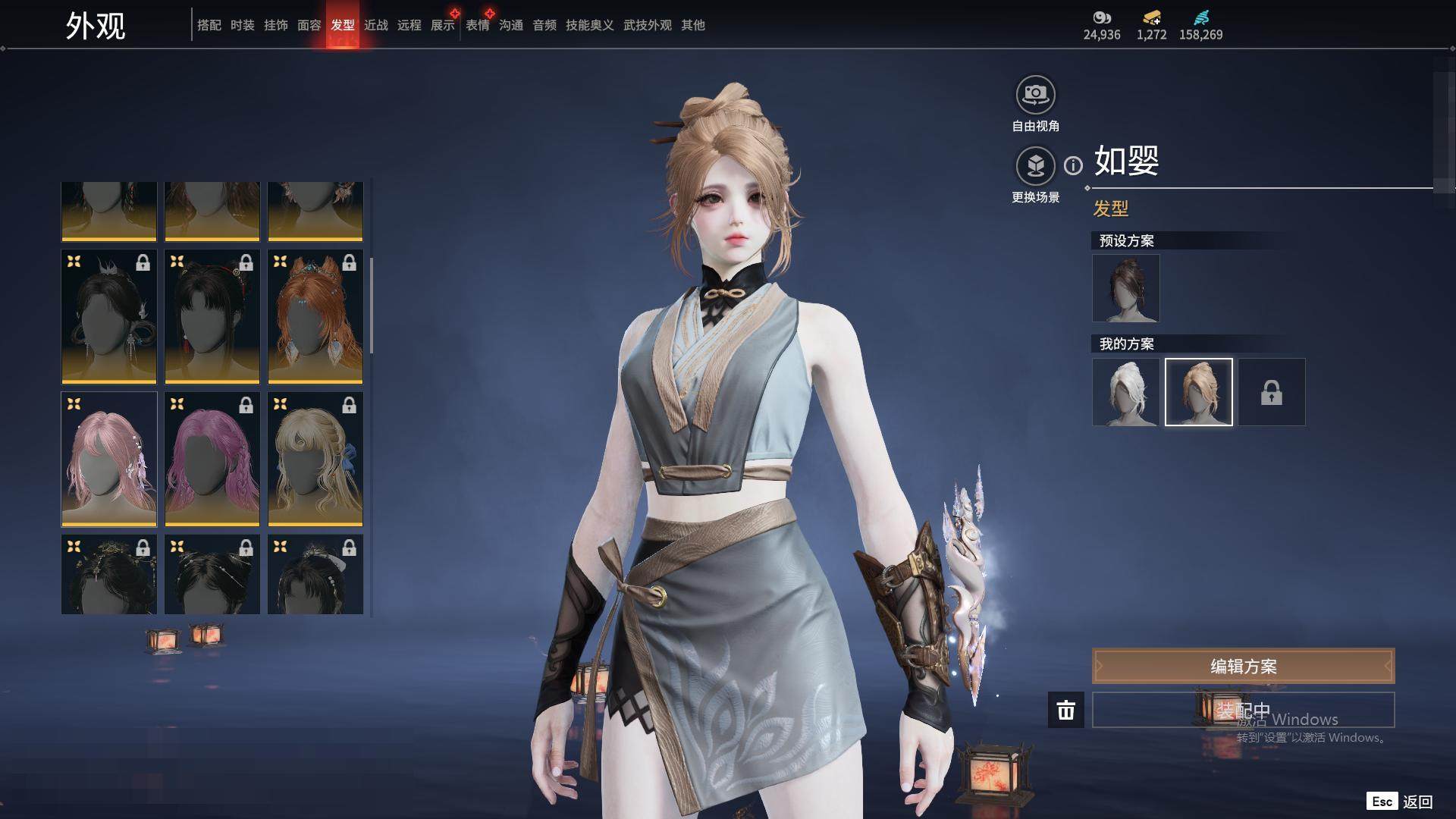Select the 技能奥义 tab
1456x819 pixels.
tap(589, 26)
